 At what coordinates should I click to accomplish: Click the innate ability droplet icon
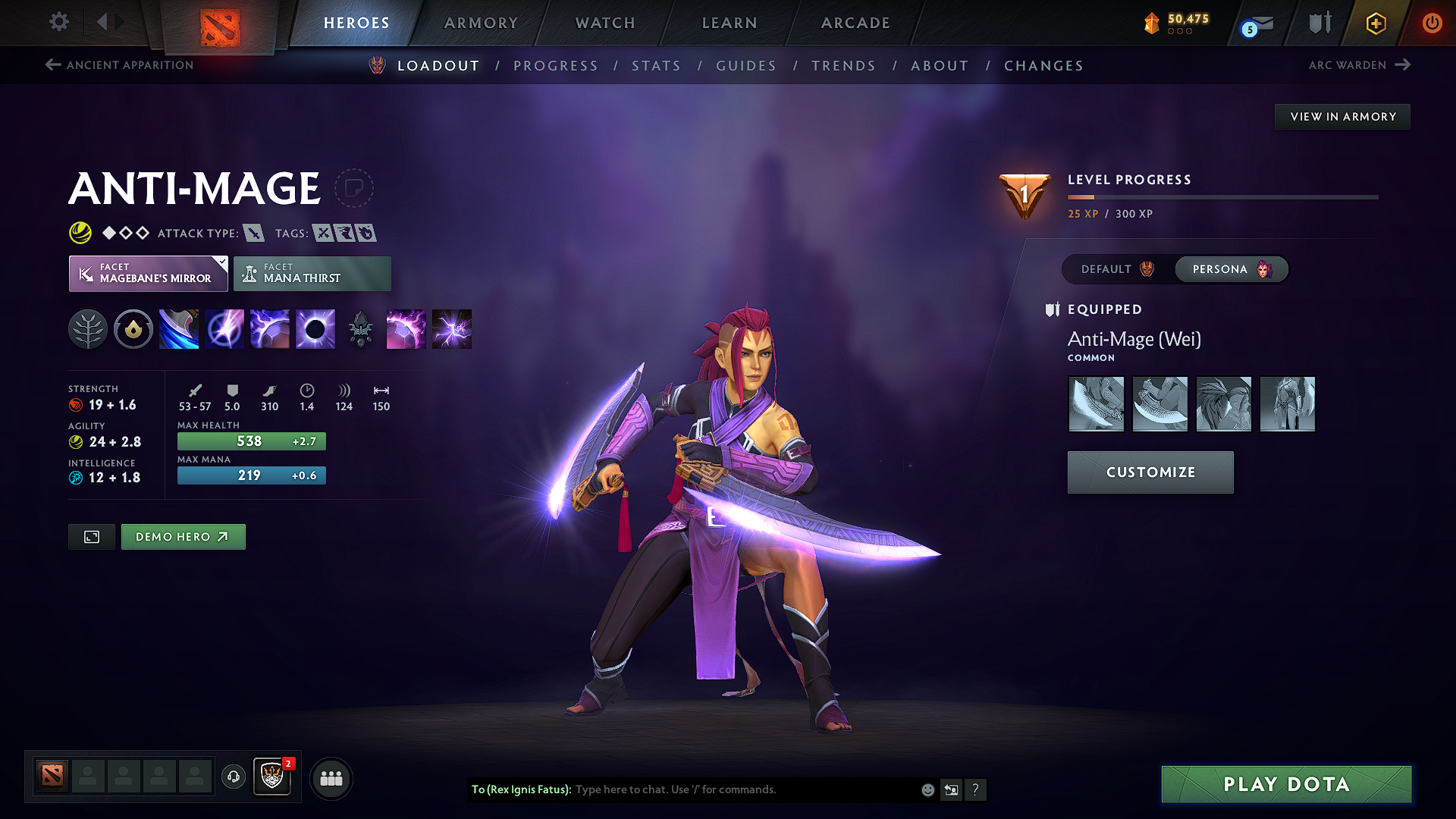point(133,328)
